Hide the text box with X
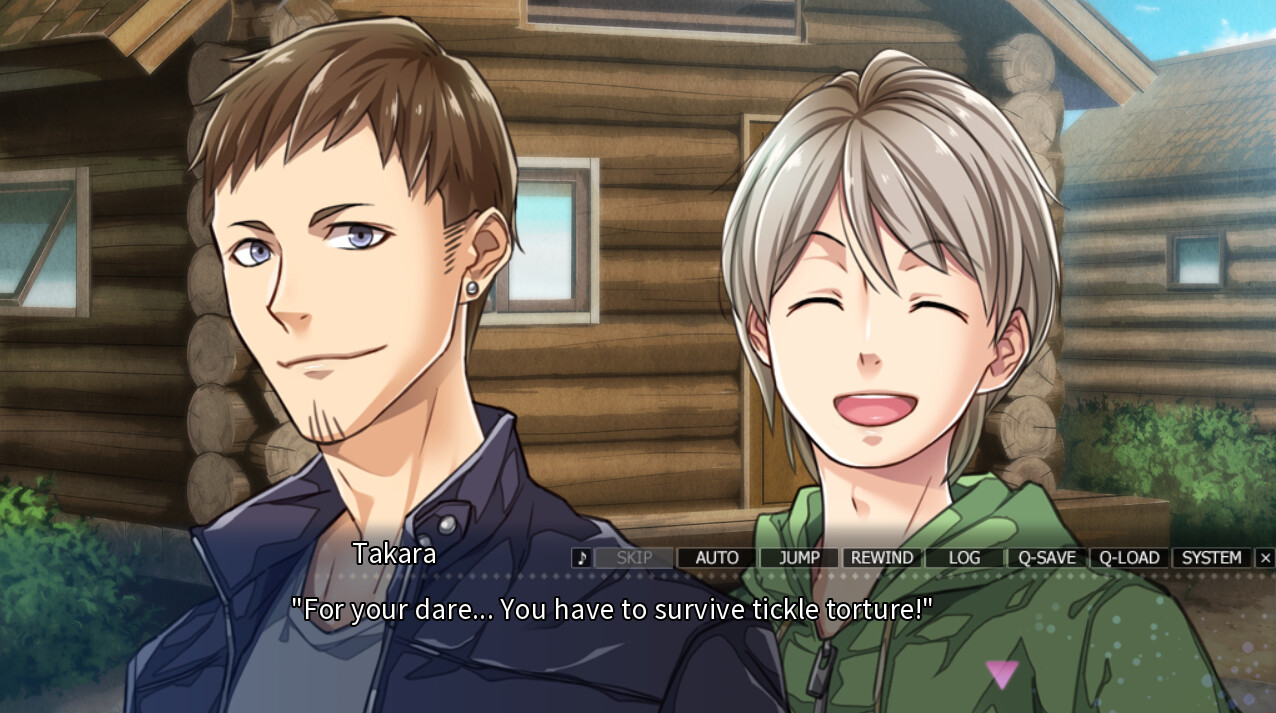This screenshot has height=713, width=1276. click(1265, 558)
